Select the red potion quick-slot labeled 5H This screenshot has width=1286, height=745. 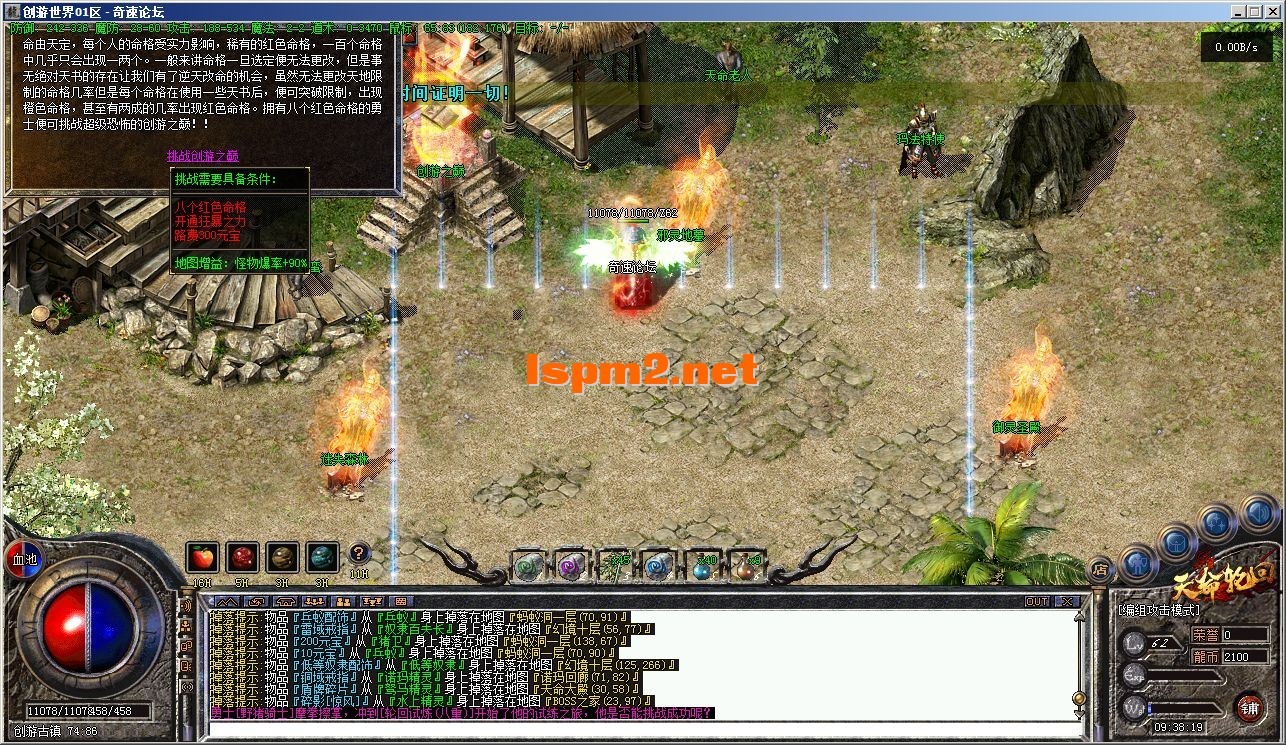pyautogui.click(x=243, y=557)
